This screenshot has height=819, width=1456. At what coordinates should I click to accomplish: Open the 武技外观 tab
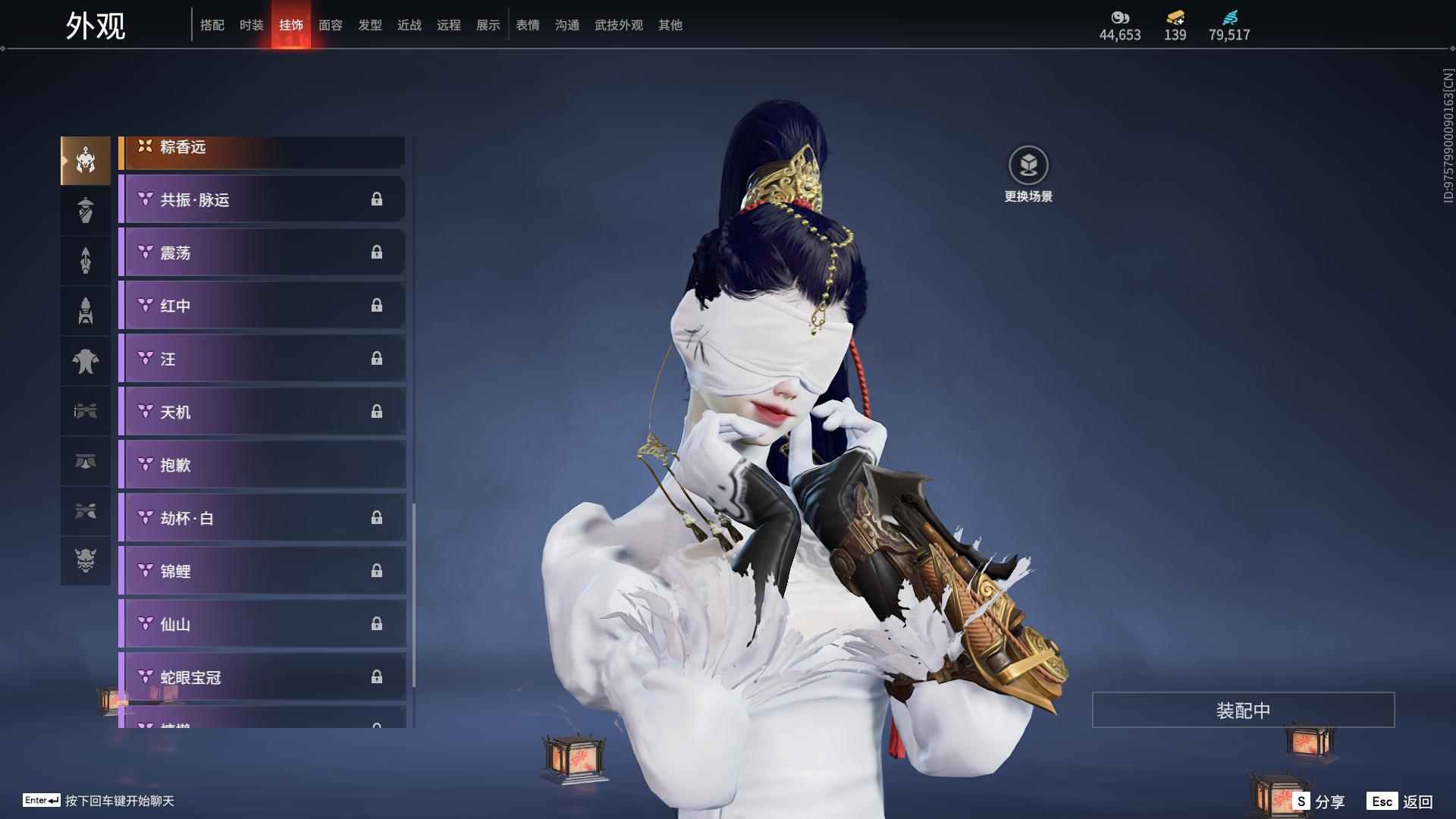click(x=619, y=25)
